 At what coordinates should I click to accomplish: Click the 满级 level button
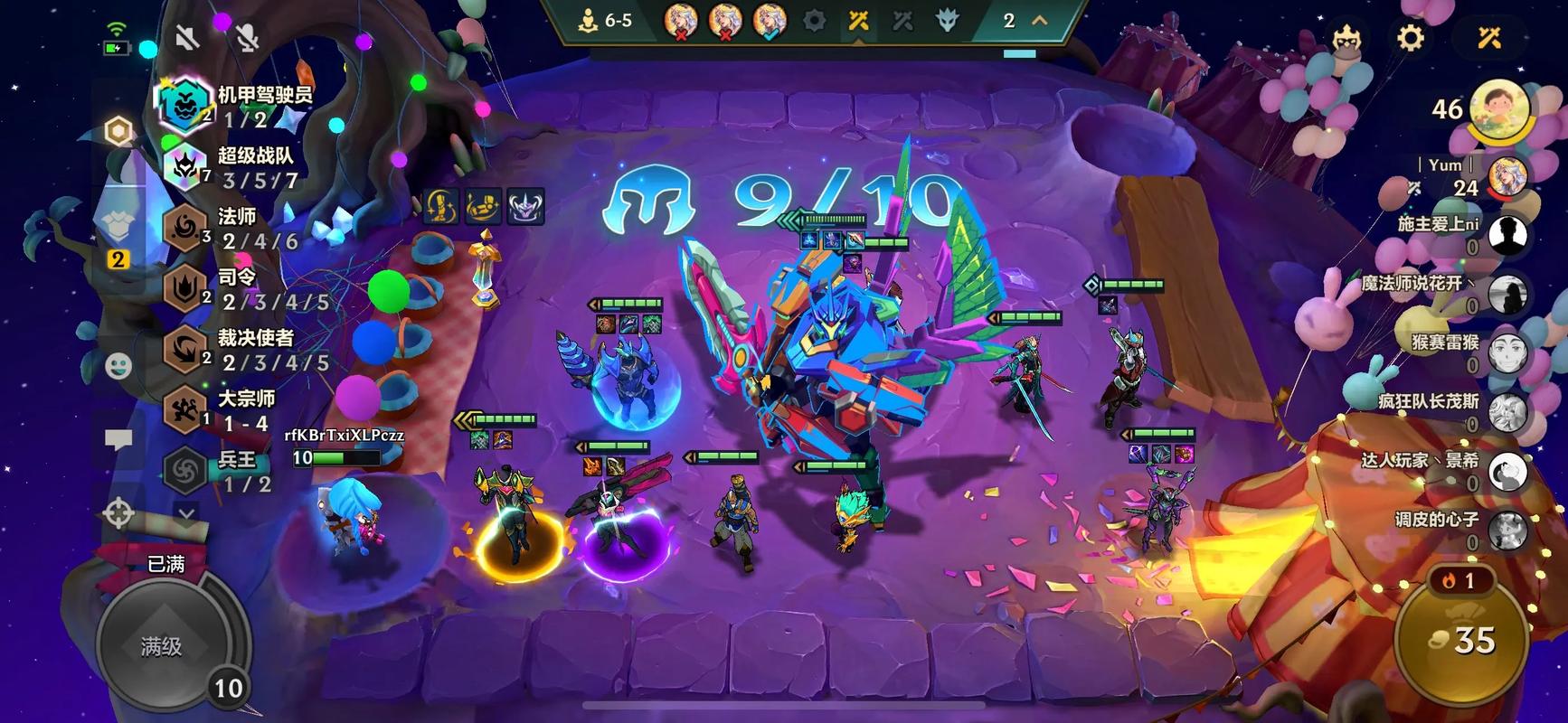coord(162,645)
